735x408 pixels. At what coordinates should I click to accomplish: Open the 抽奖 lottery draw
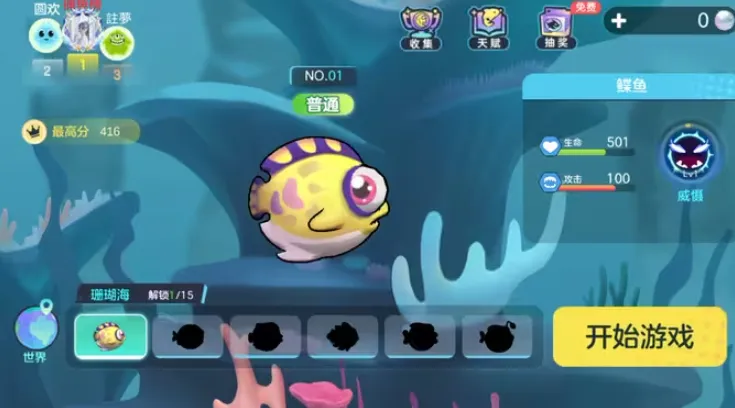554,27
